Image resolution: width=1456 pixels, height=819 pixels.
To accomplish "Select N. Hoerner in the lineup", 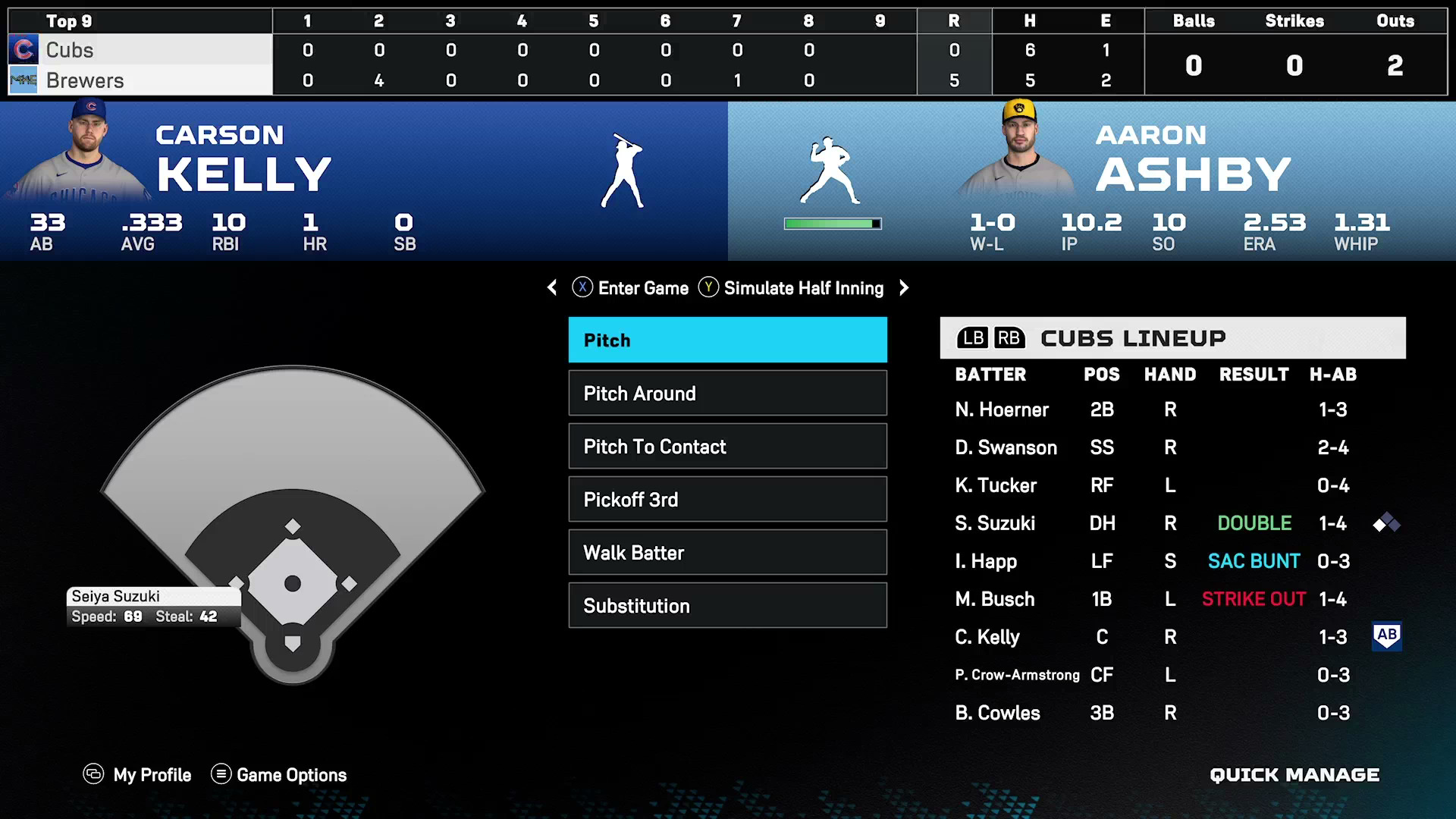I will pos(1001,410).
